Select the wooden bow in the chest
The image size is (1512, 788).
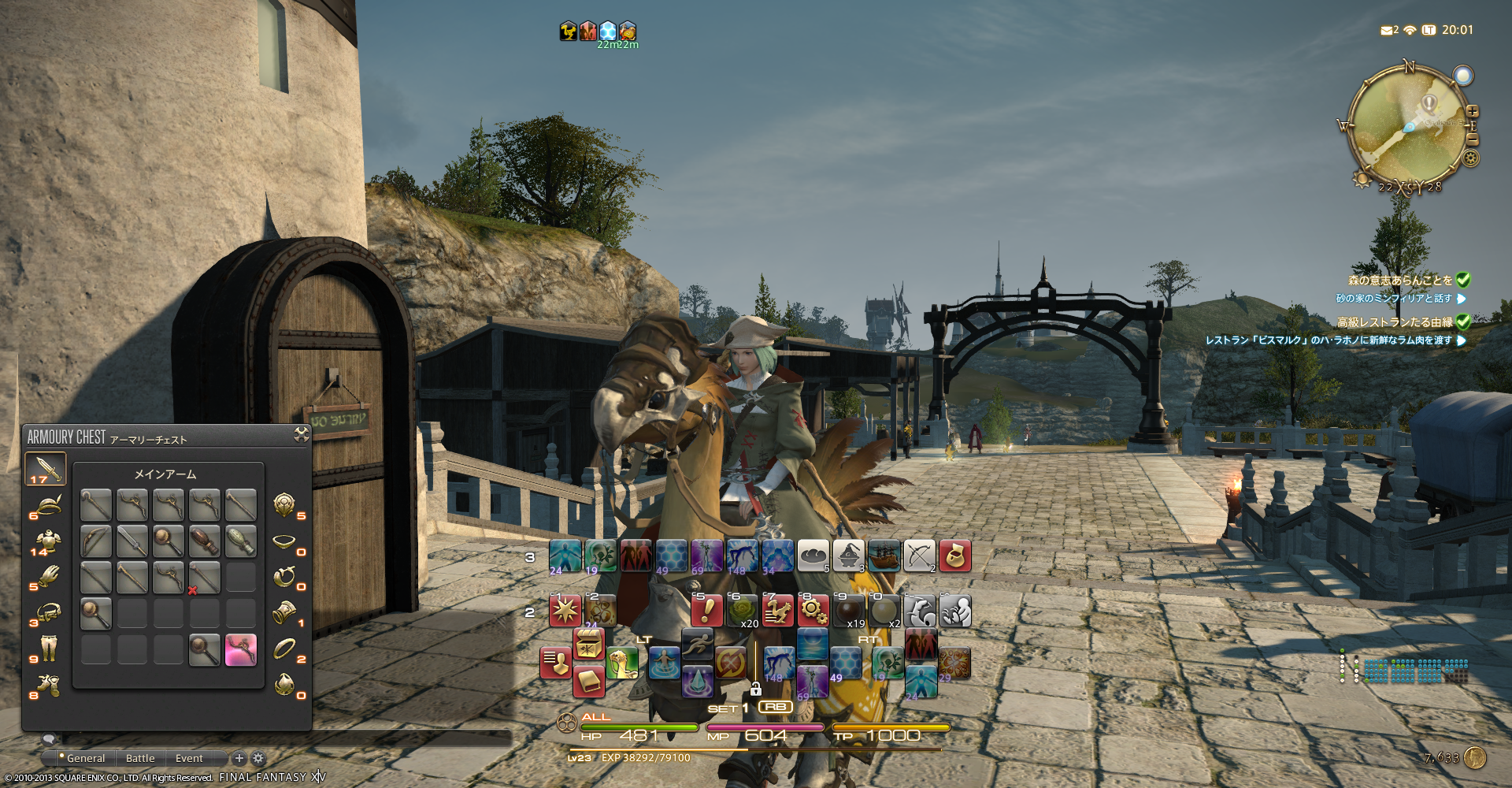click(x=96, y=541)
